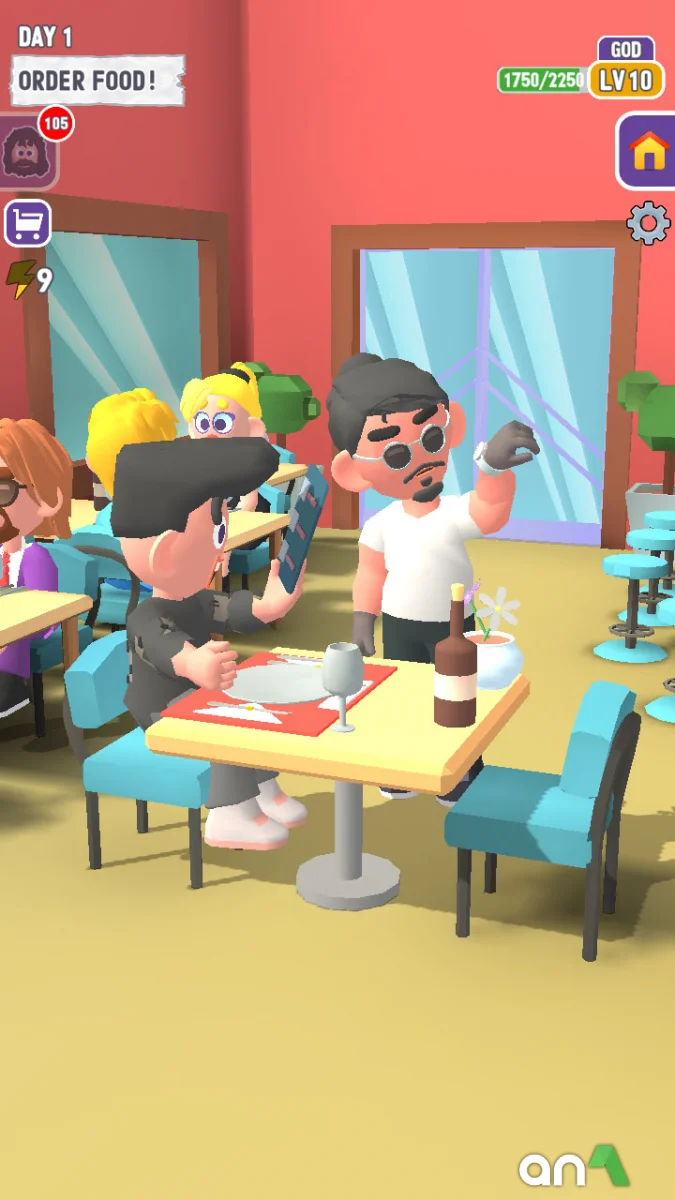675x1200 pixels.
Task: Tap the Order Food objective banner
Action: click(97, 81)
